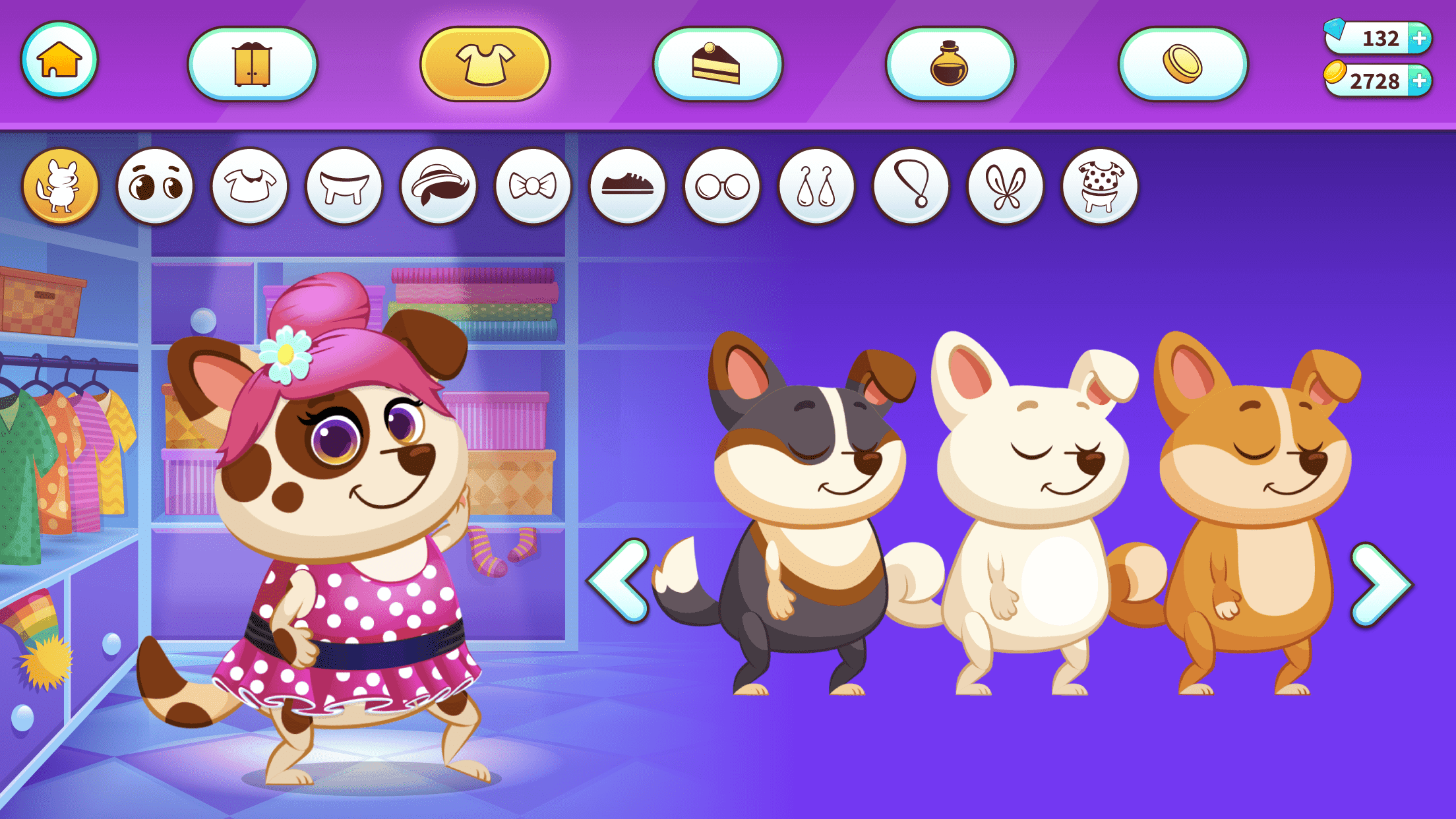Open the wardrobe section
Screen dimensions: 1456x819
pos(252,61)
